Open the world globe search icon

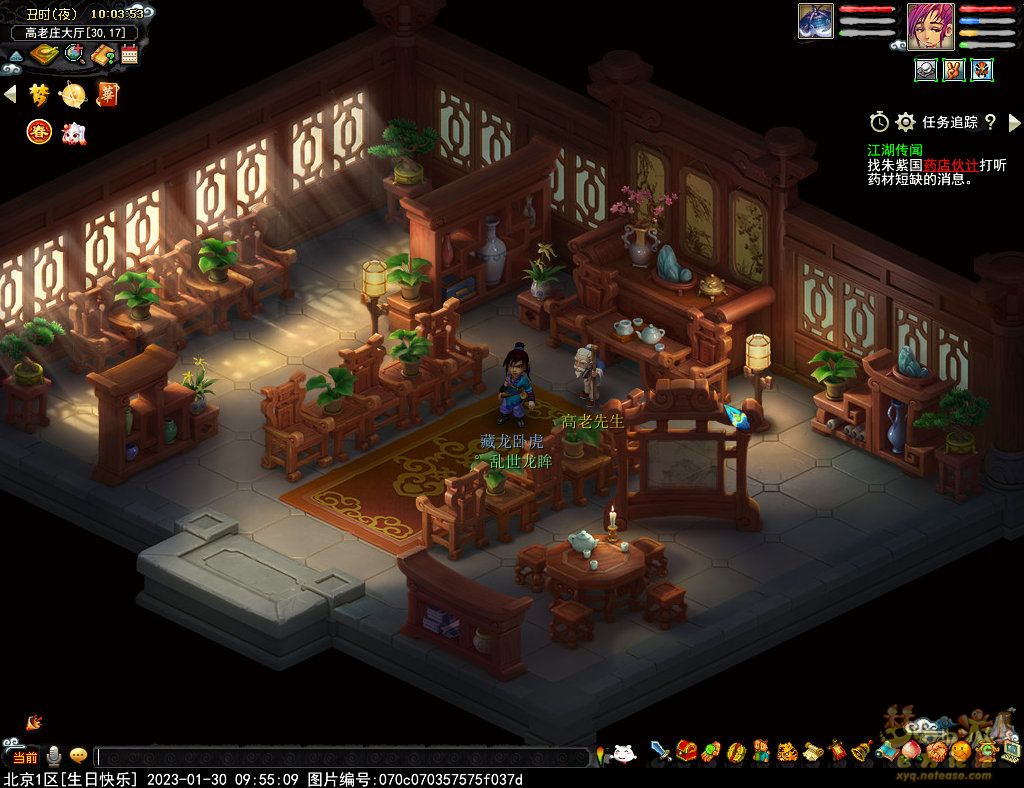tap(75, 55)
